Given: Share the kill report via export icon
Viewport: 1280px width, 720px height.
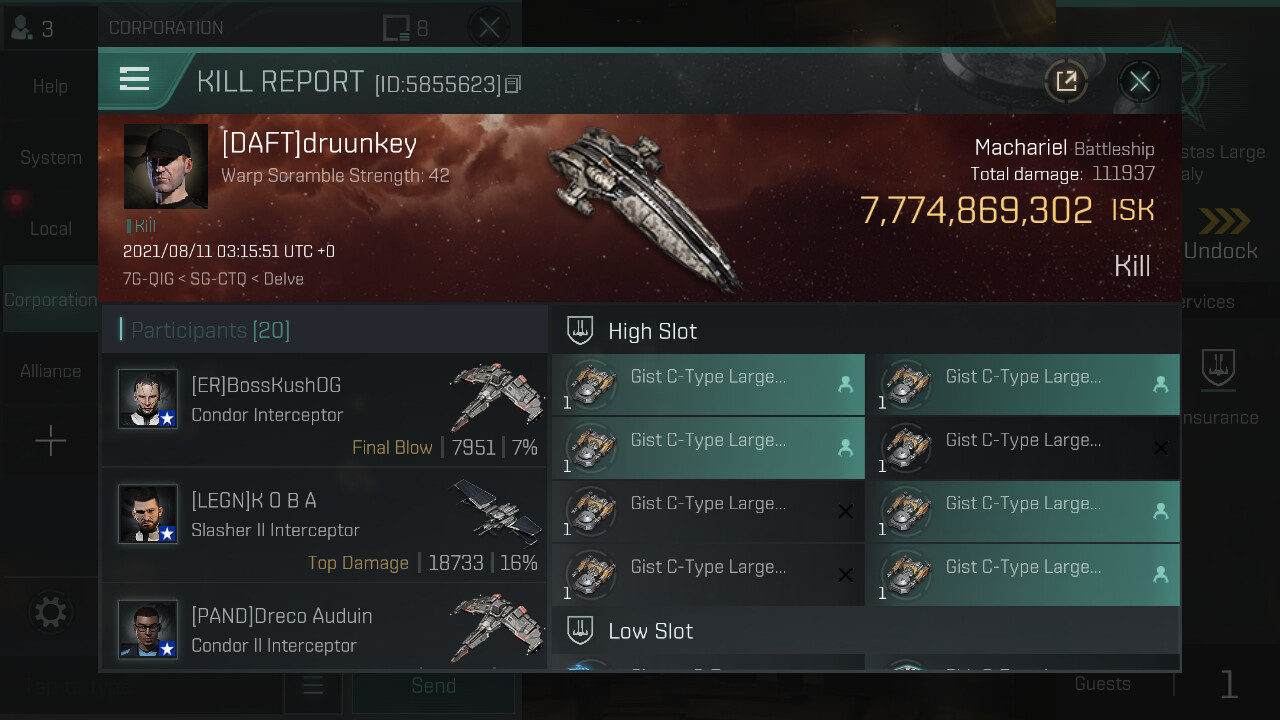Looking at the screenshot, I should 1066,82.
